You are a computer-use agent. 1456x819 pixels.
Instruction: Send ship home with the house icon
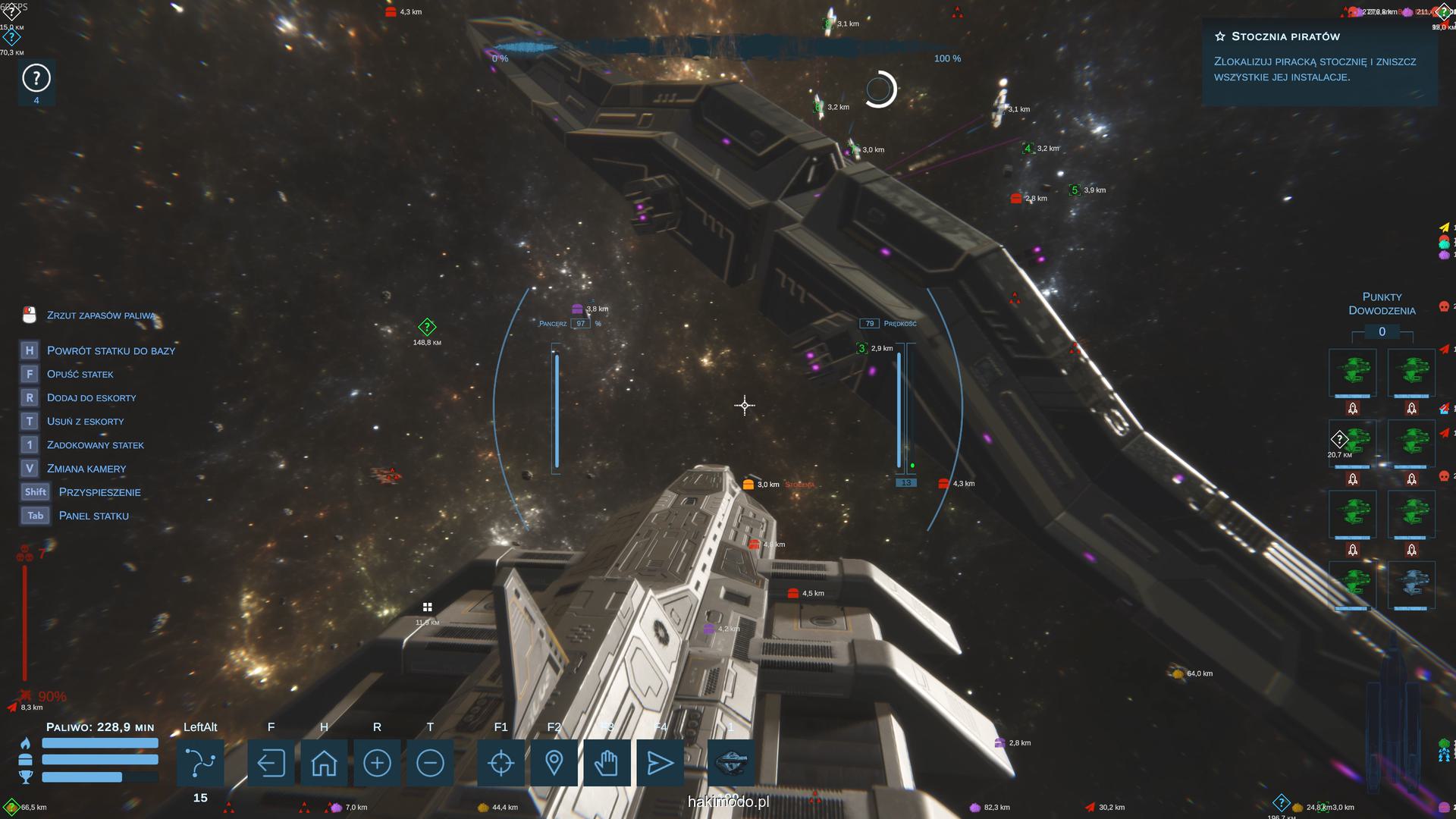point(324,763)
